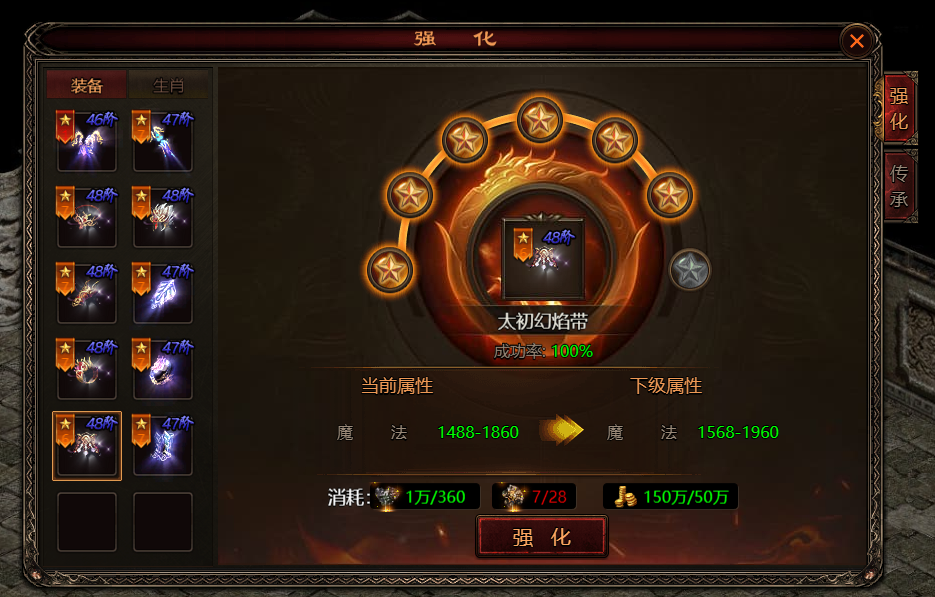Click the ore material icon showing 1万/360
The width and height of the screenshot is (935, 597).
[x=389, y=497]
